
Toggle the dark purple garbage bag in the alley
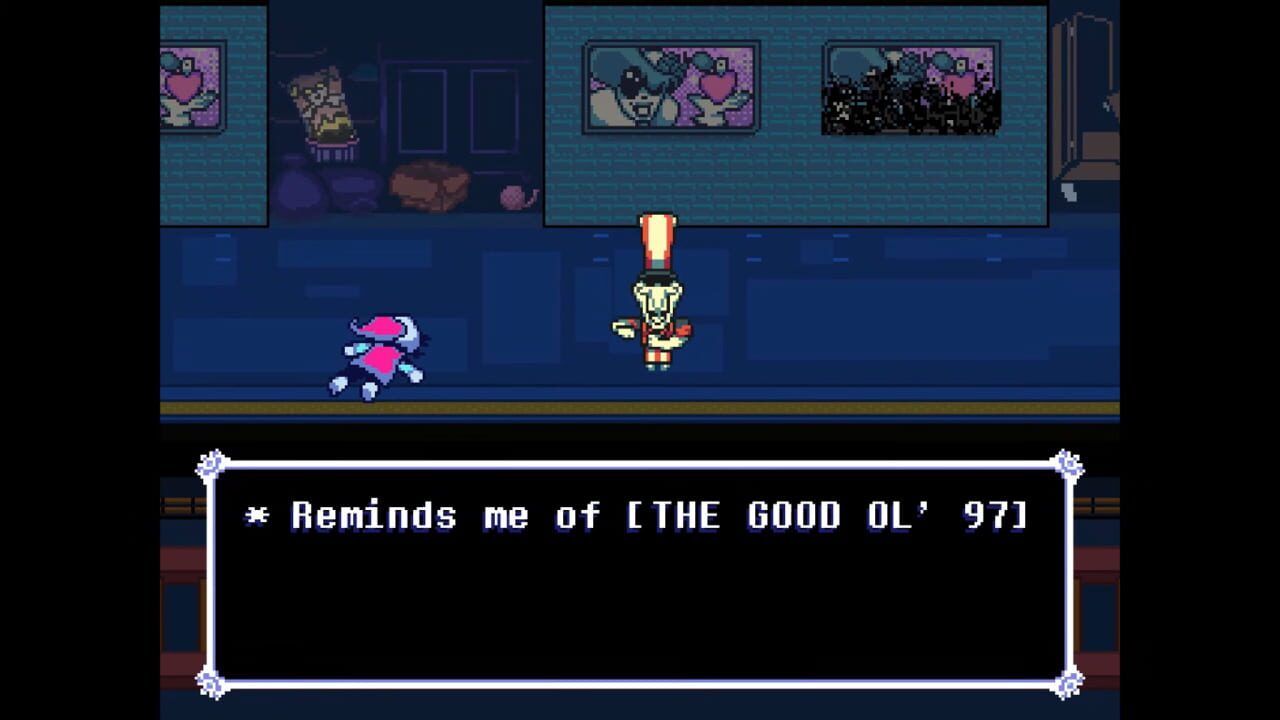tap(300, 185)
